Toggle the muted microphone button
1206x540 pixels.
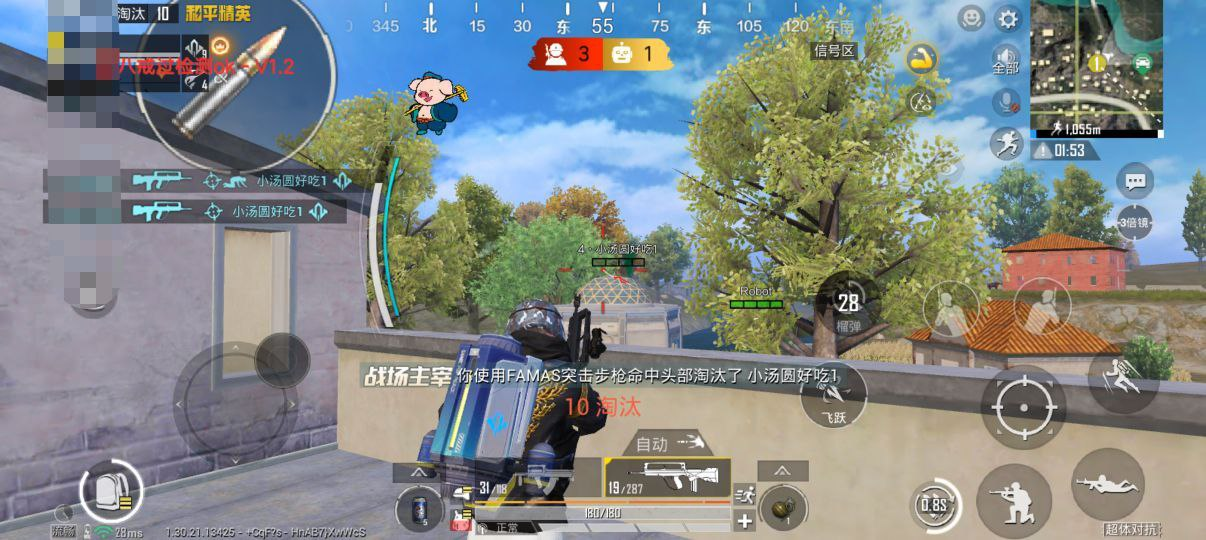(1006, 101)
